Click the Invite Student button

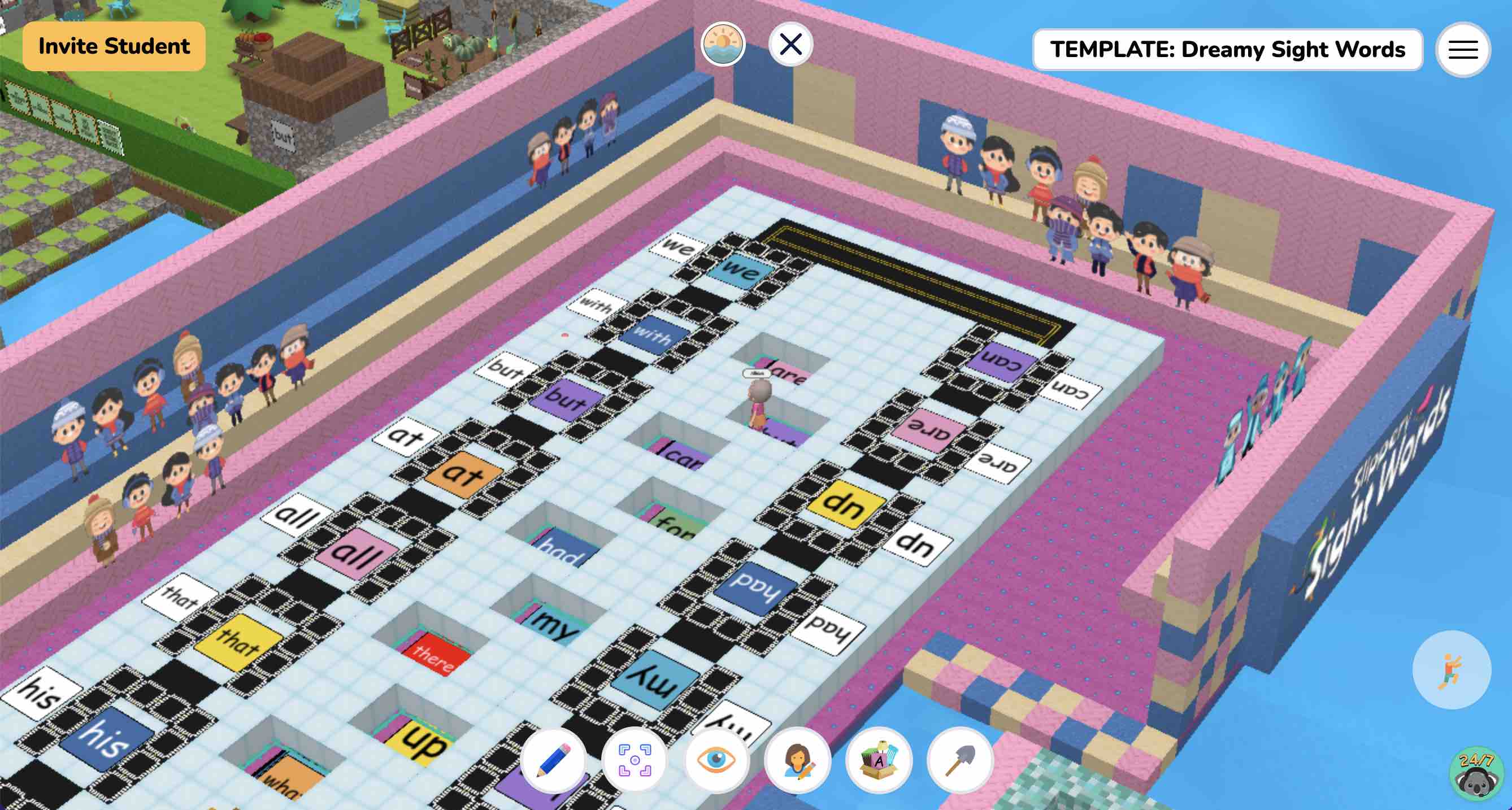[x=113, y=45]
